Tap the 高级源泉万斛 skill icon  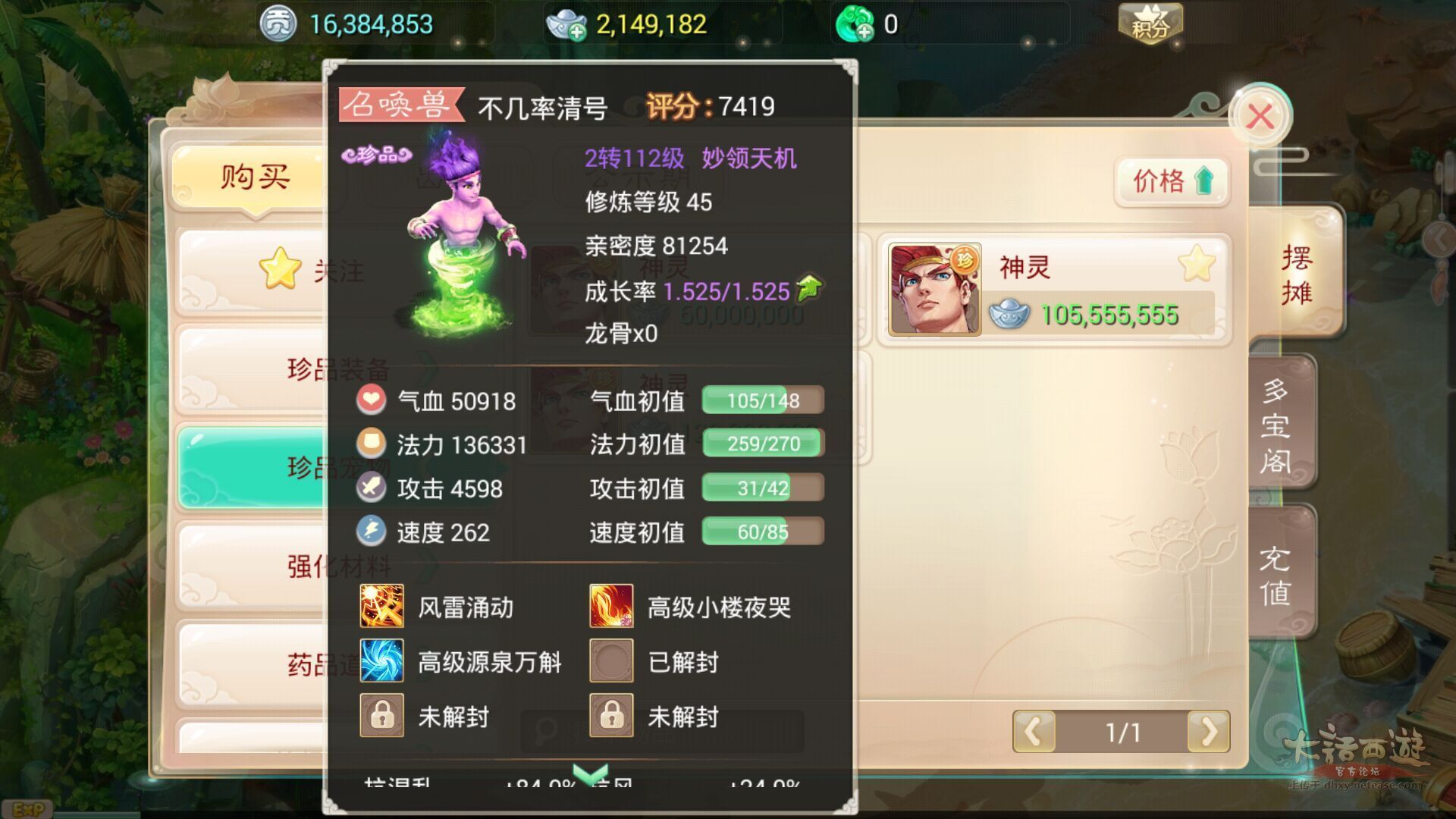pyautogui.click(x=381, y=661)
